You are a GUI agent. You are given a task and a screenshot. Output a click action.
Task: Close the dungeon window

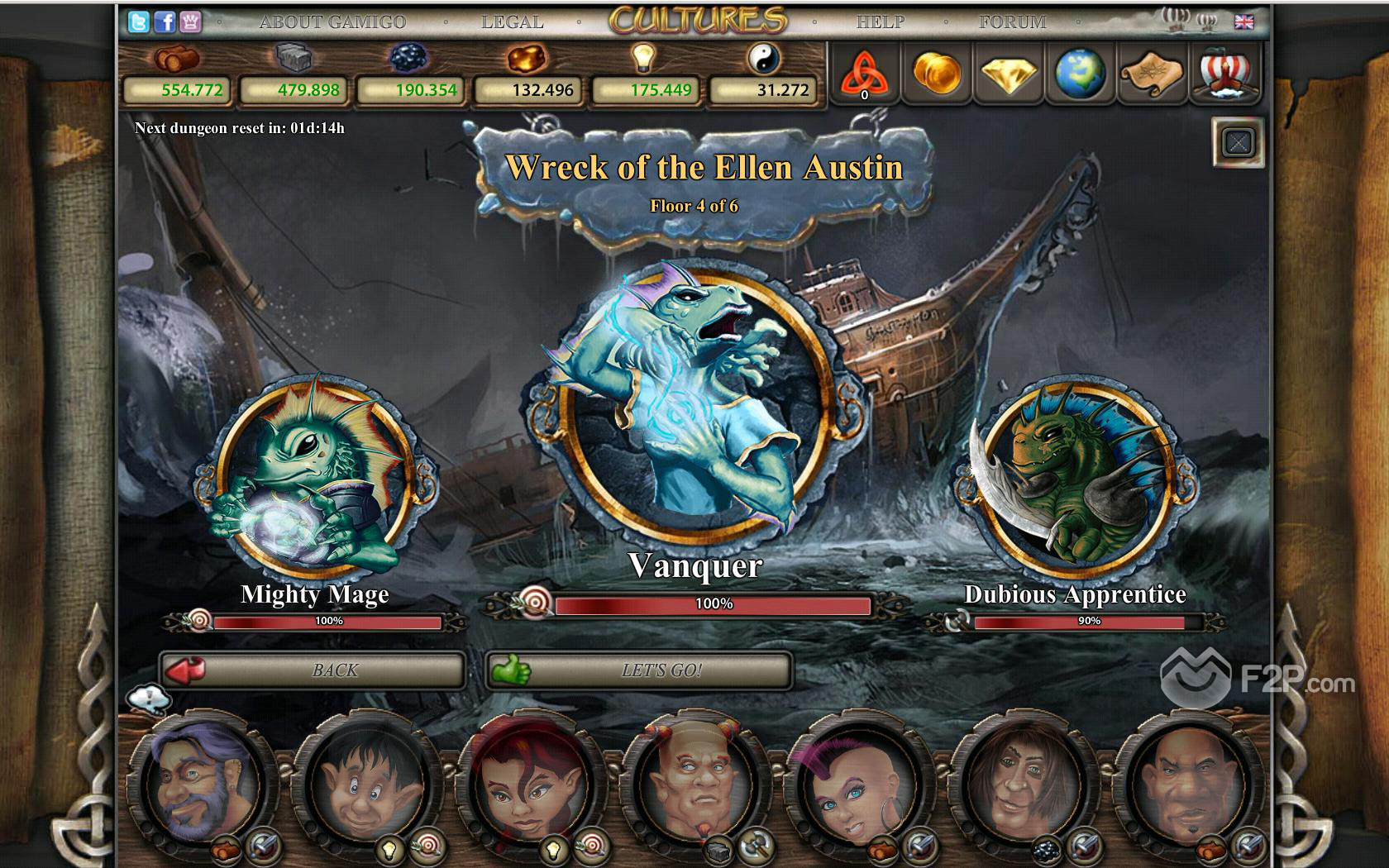(x=1238, y=142)
